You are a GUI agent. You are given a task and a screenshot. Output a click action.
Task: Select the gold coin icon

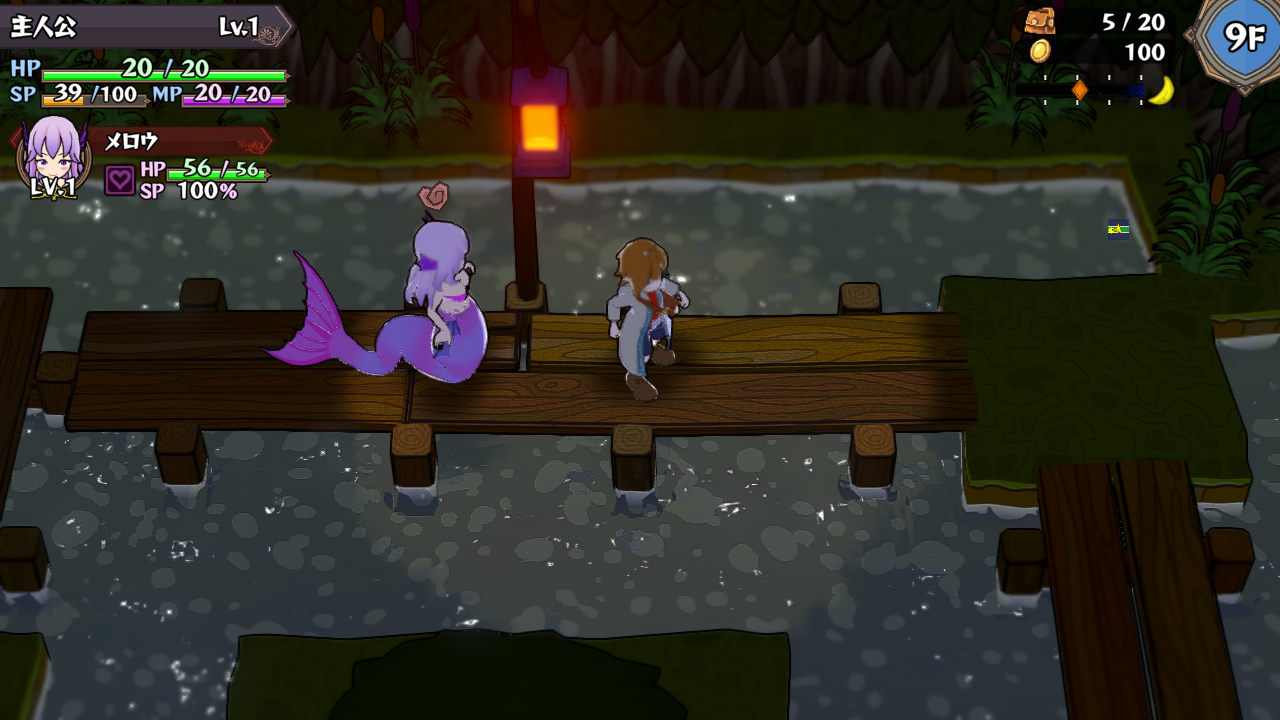(1040, 51)
